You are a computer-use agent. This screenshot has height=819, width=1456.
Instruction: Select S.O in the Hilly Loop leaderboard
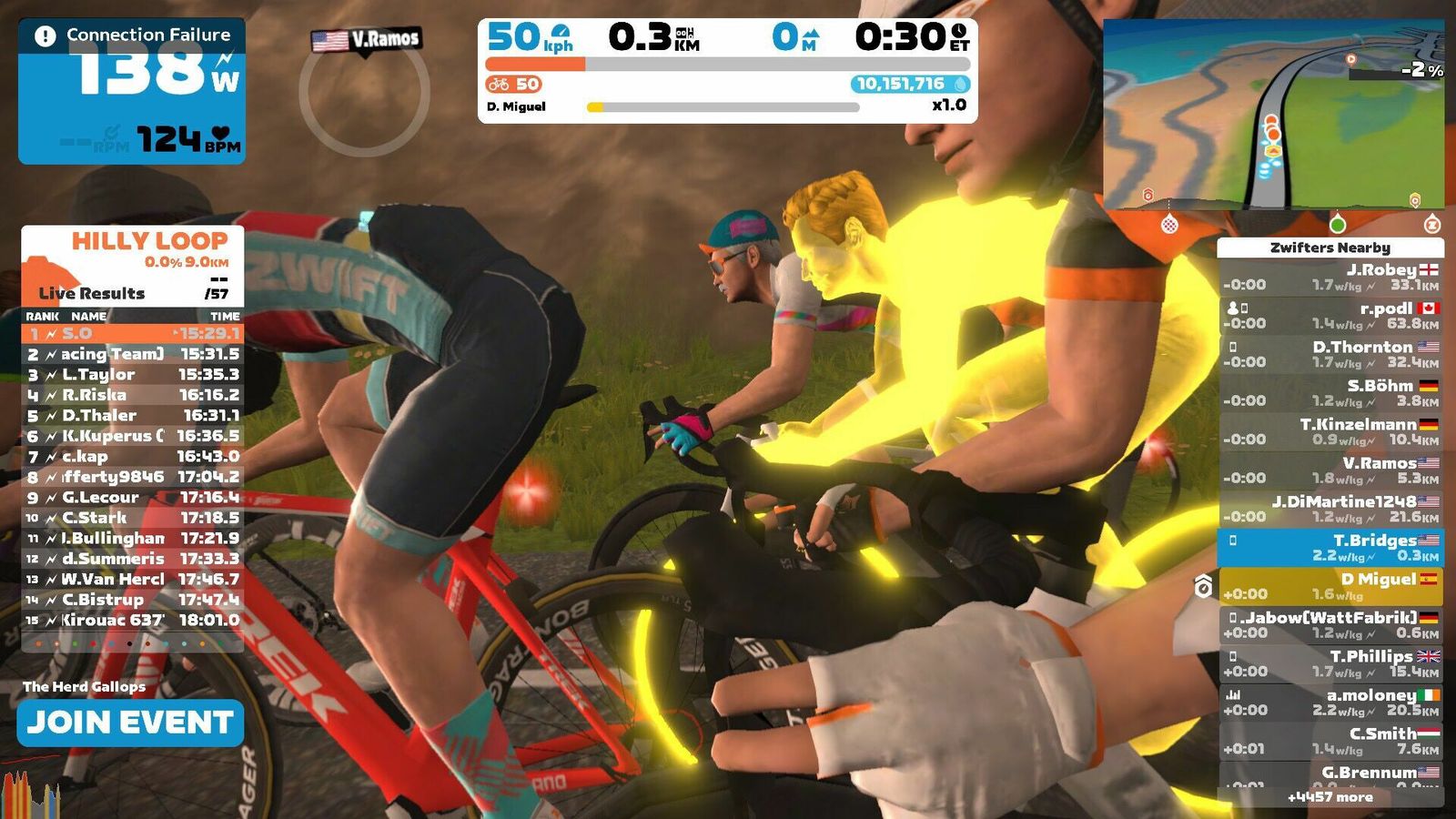[133, 334]
